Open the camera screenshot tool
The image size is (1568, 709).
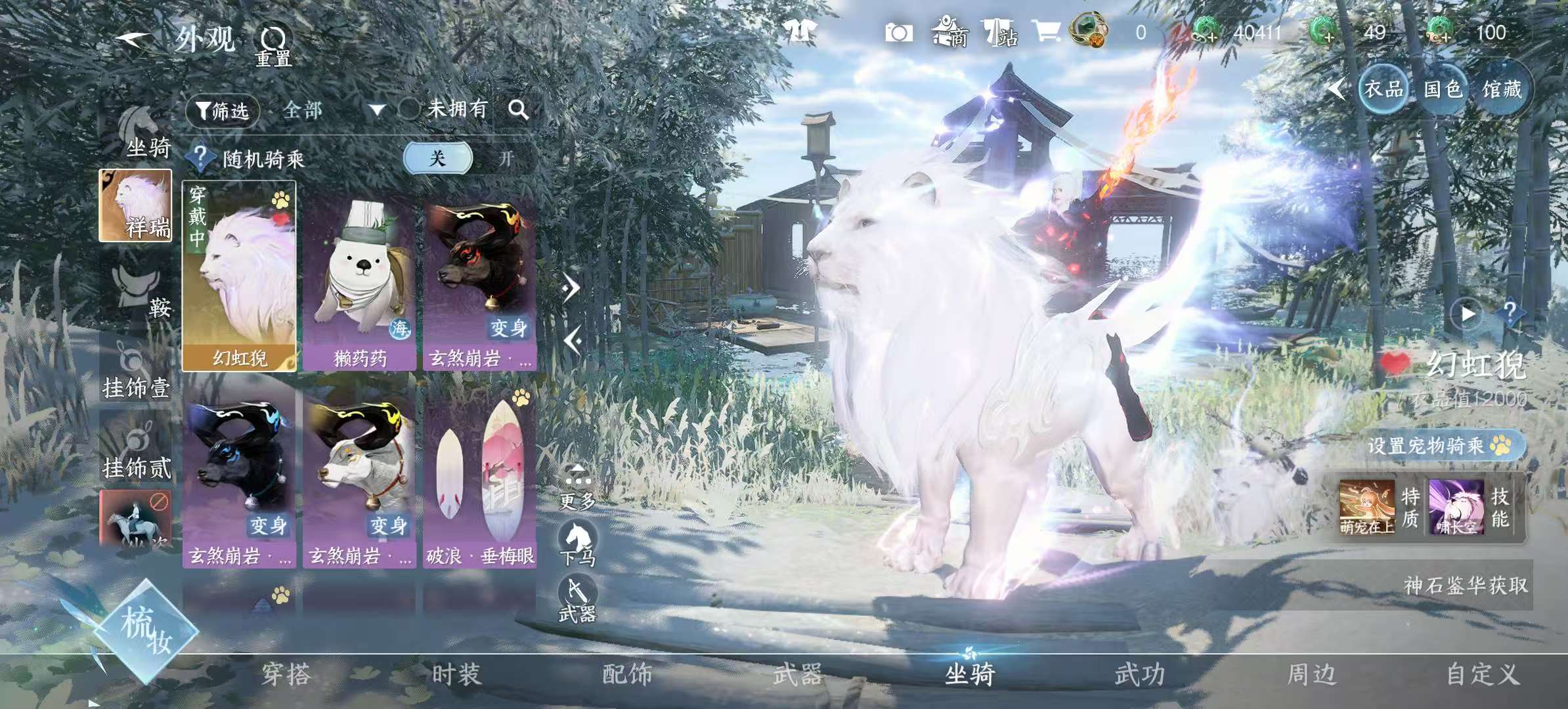pyautogui.click(x=899, y=33)
